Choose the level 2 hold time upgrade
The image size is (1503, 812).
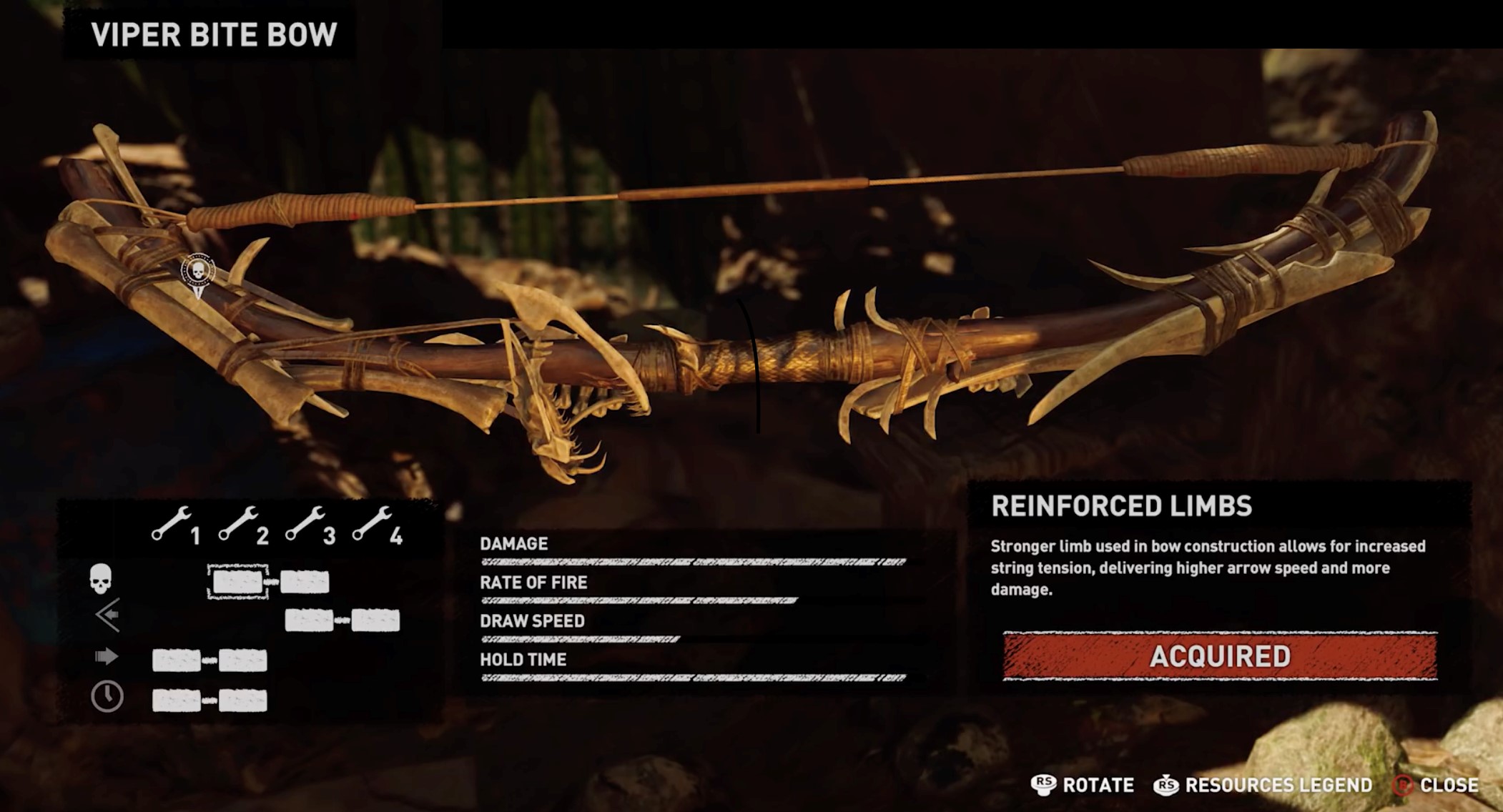243,700
